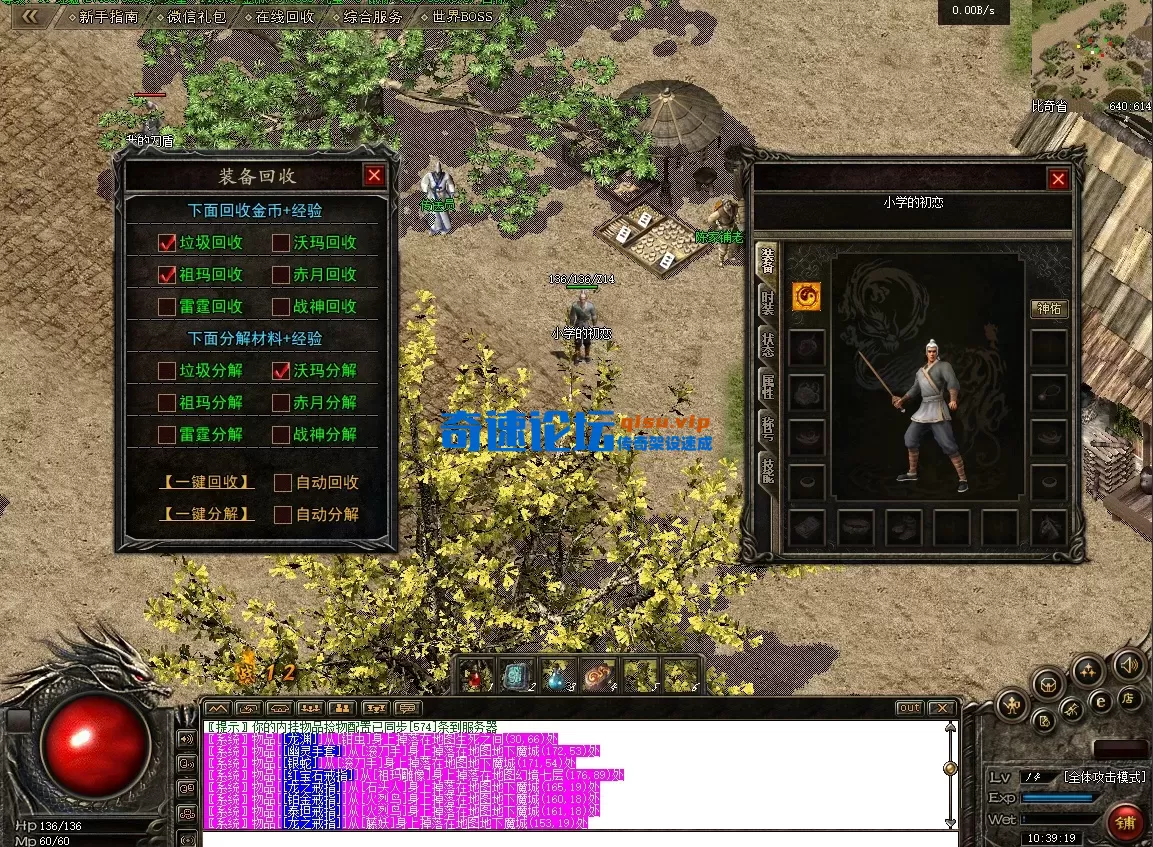Toggle sound with the speaker icon
The image size is (1153, 847).
click(1129, 664)
